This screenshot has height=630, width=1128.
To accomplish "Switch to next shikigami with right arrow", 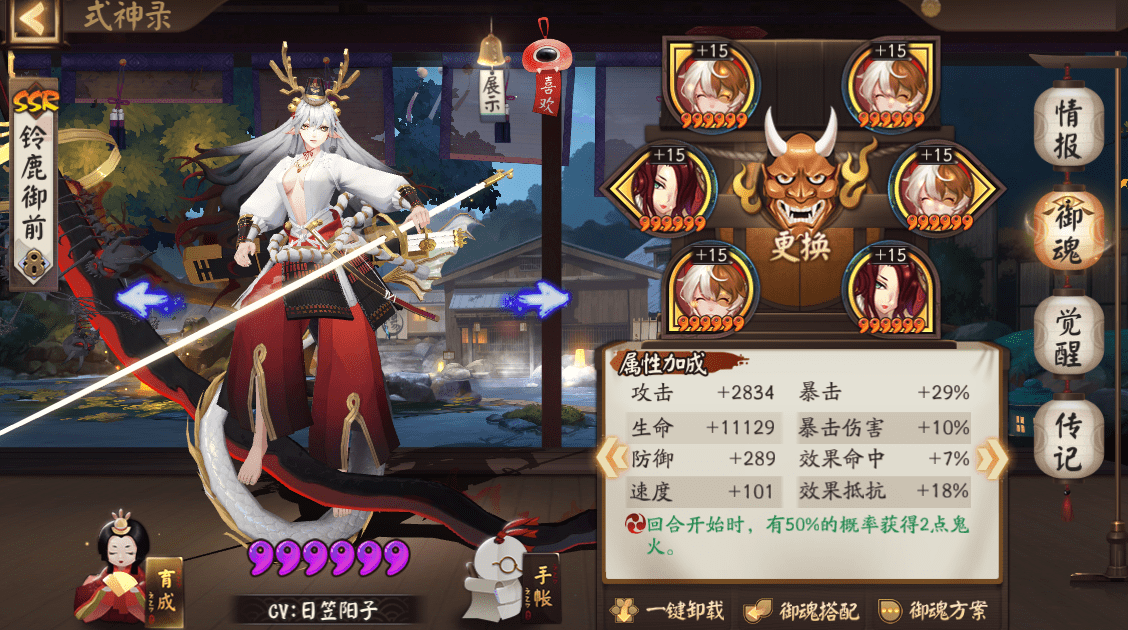I will pyautogui.click(x=540, y=297).
